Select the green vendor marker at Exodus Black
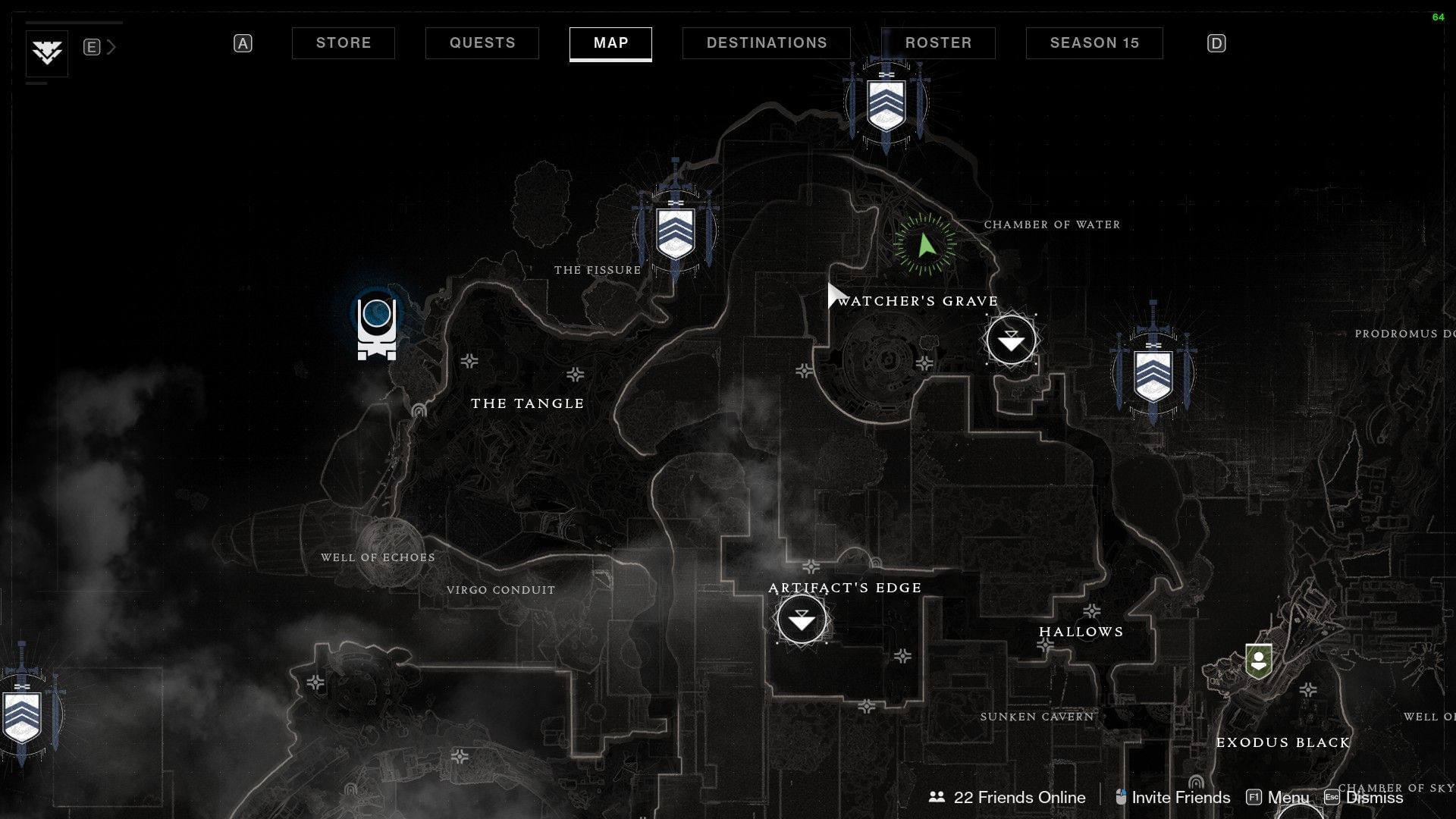1456x819 pixels. (x=1259, y=661)
